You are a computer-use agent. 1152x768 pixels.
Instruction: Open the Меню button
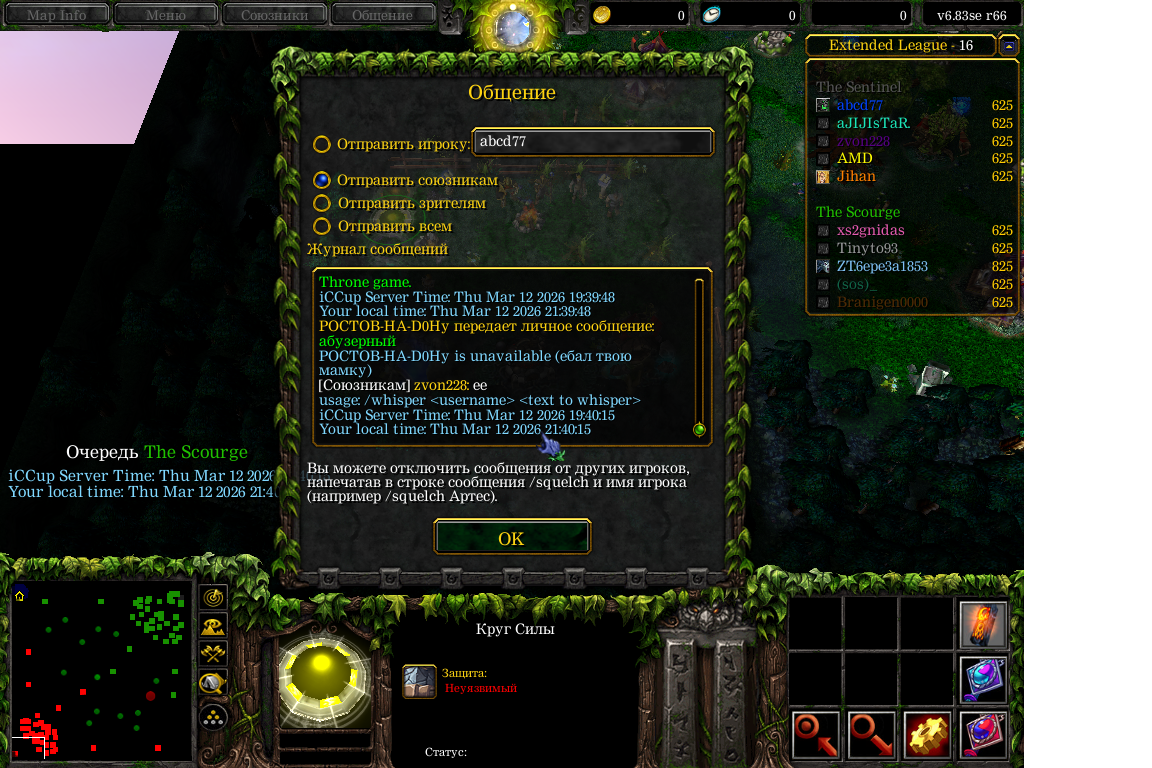click(165, 15)
